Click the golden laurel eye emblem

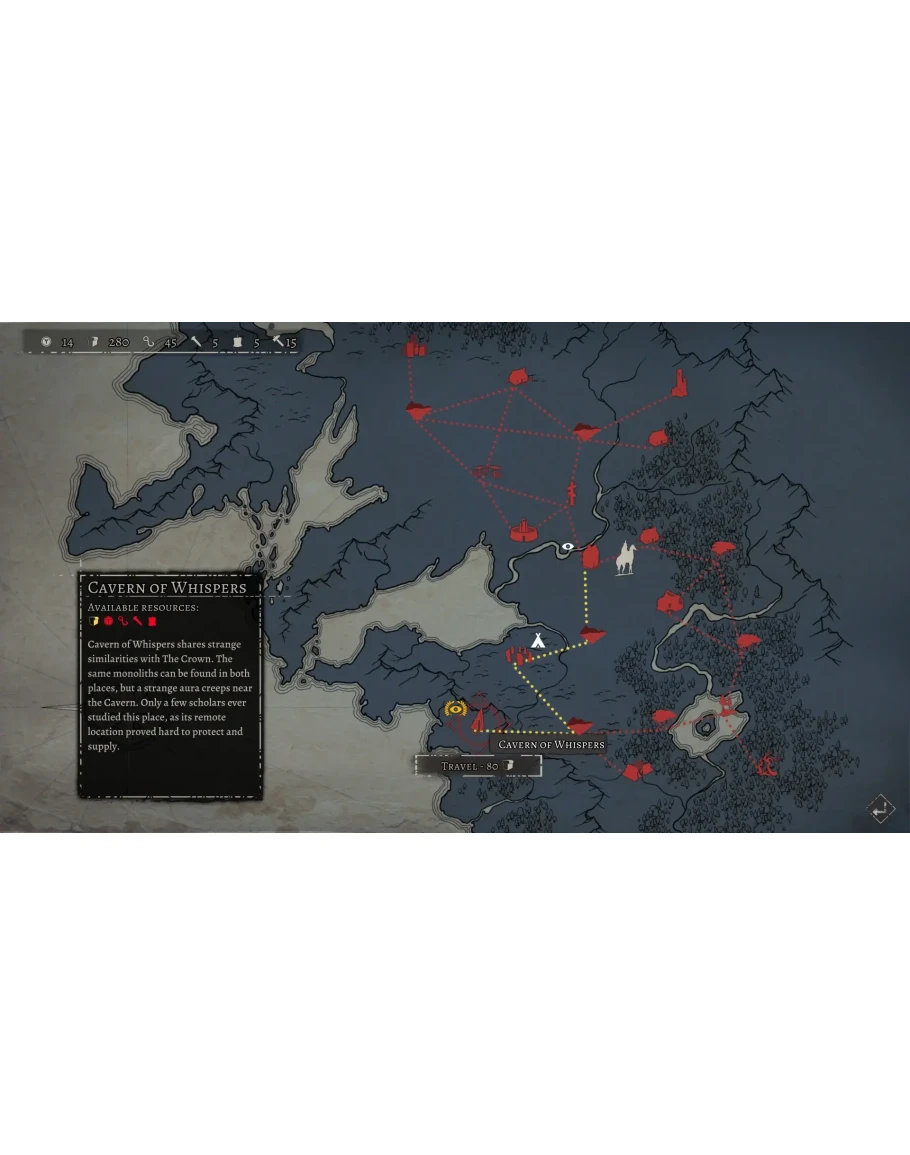pos(457,709)
